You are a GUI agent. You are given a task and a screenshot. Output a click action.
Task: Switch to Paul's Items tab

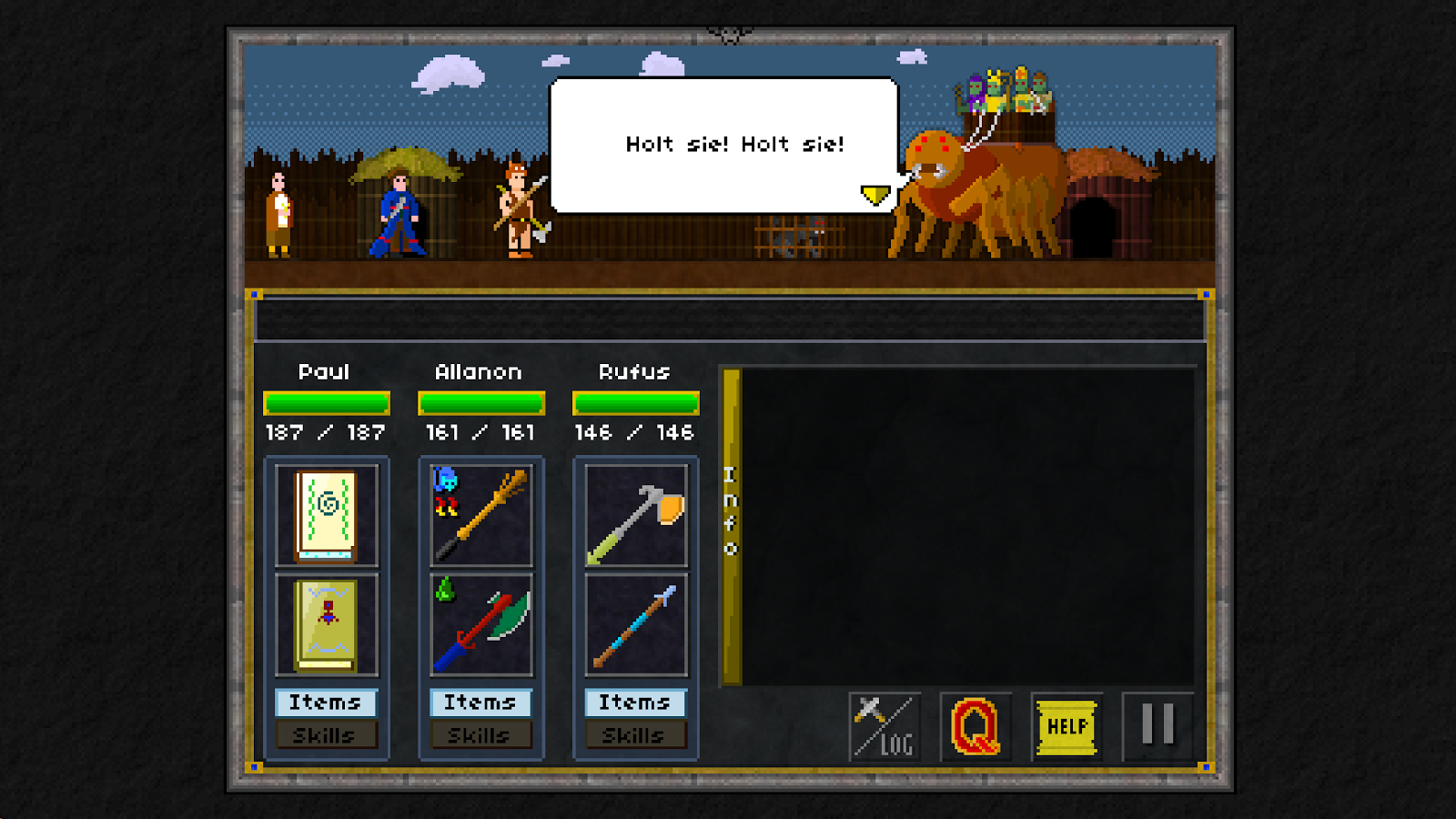click(x=326, y=702)
